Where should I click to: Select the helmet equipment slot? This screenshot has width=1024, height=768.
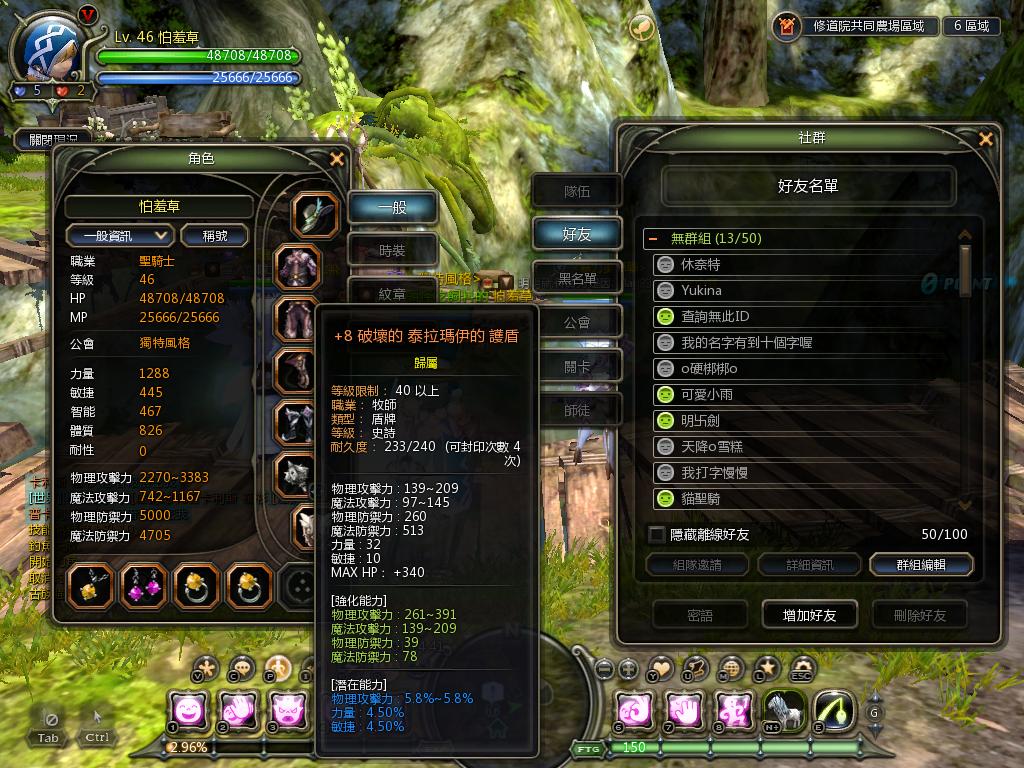[315, 214]
